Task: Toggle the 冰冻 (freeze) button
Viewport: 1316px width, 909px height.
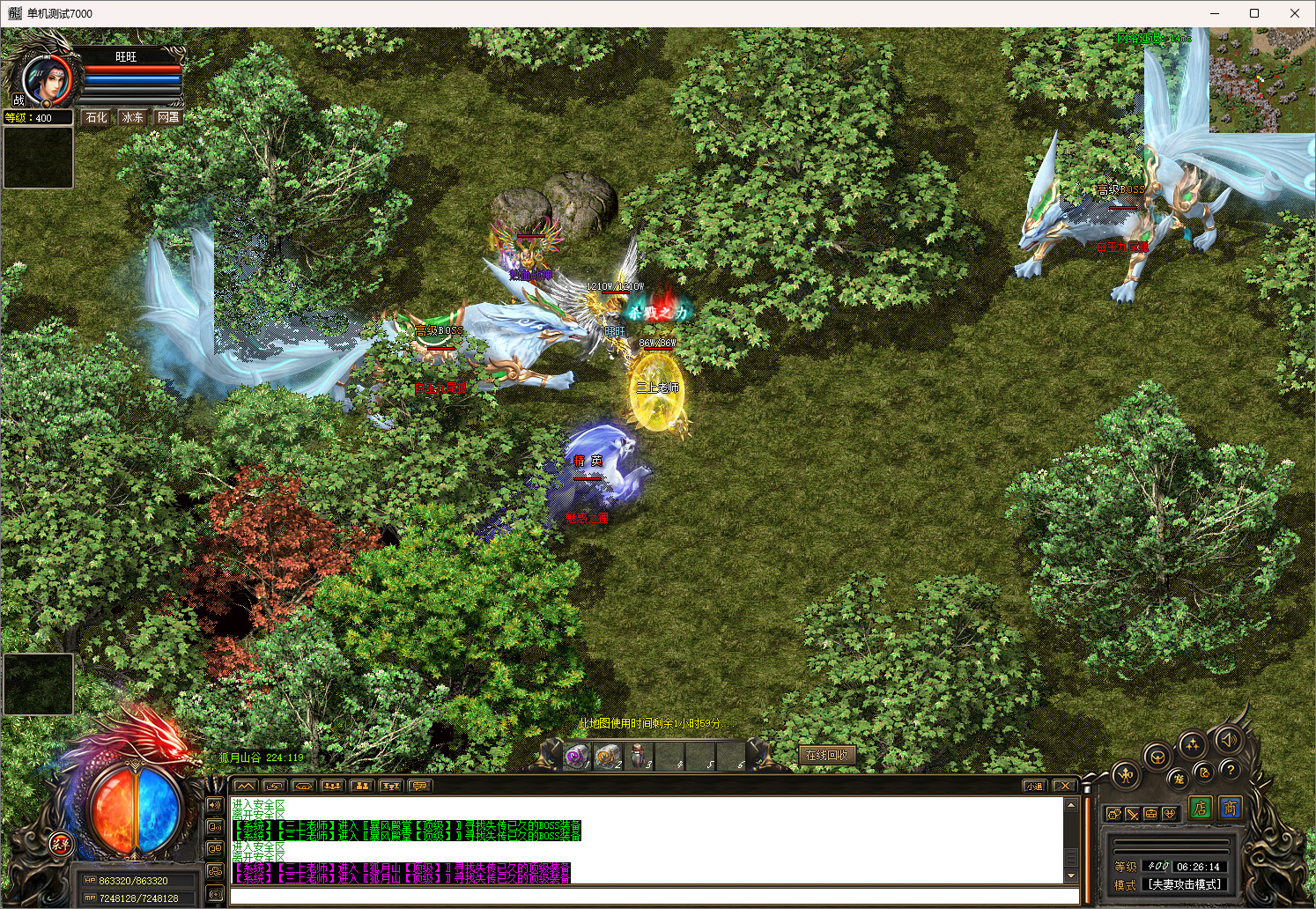Action: (x=133, y=117)
